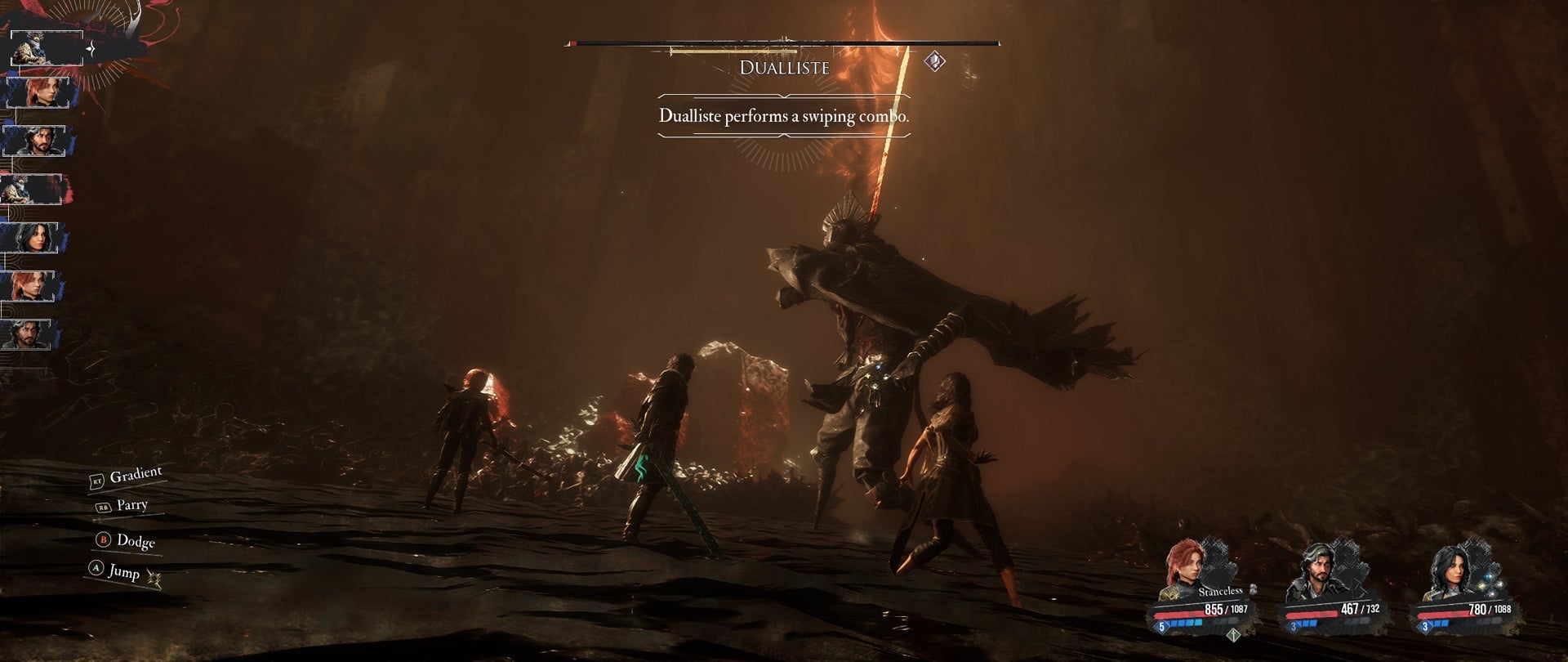
Task: Click the swiping combo message box
Action: pyautogui.click(x=784, y=117)
